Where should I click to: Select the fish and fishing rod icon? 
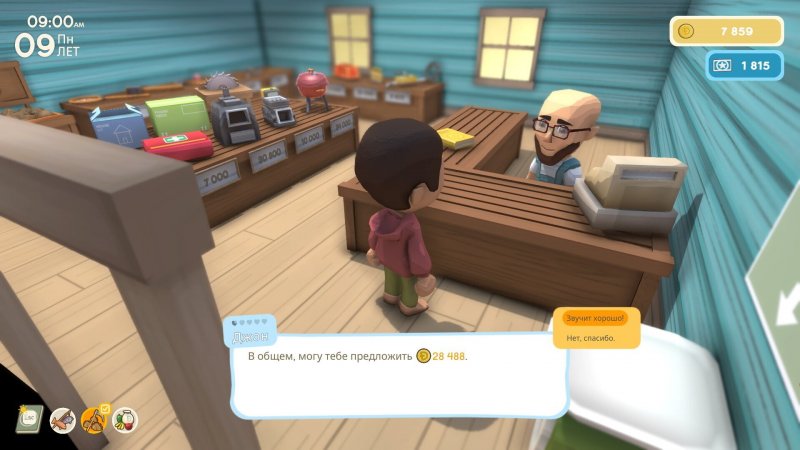pos(62,420)
